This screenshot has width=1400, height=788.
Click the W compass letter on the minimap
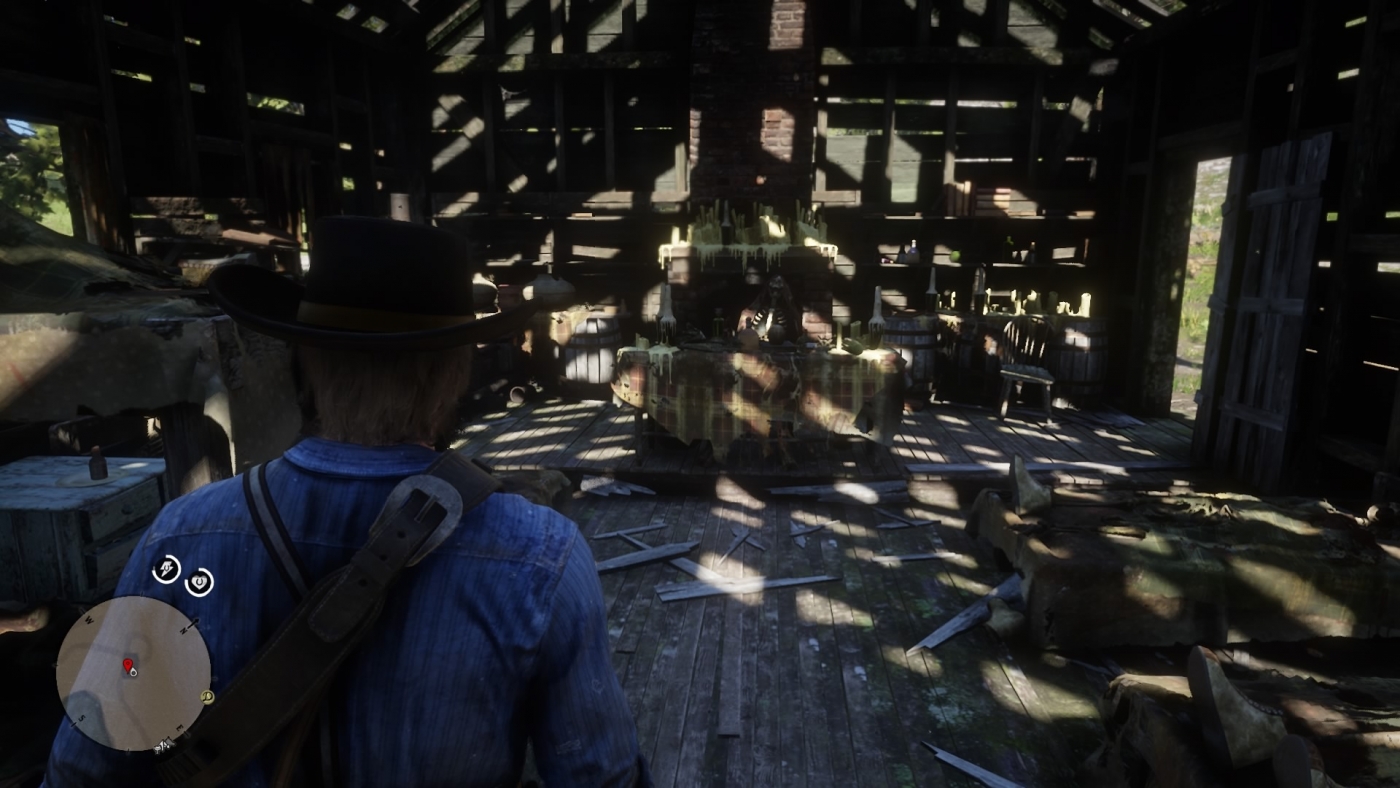tap(88, 620)
